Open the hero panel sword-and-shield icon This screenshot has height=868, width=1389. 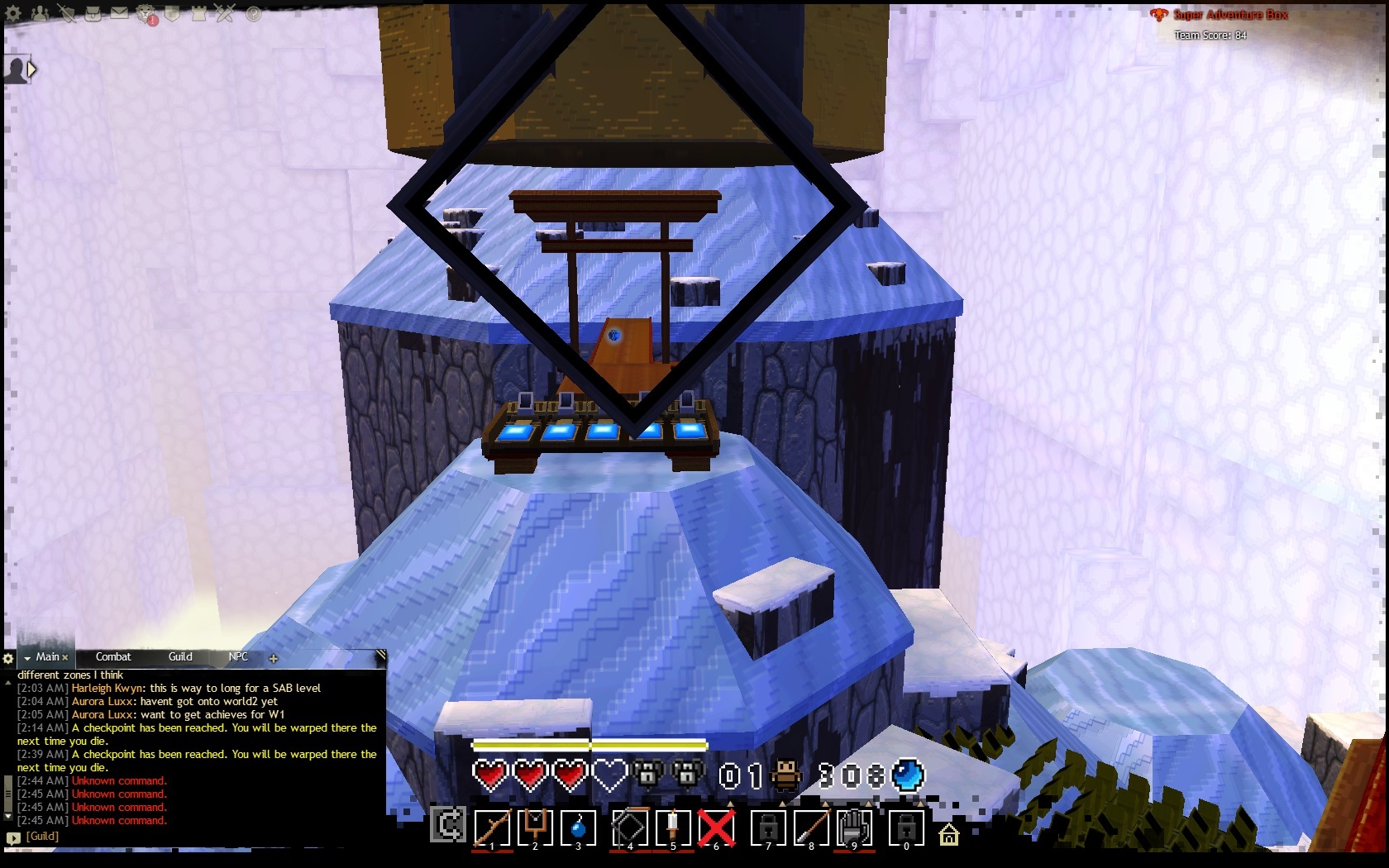[x=66, y=13]
